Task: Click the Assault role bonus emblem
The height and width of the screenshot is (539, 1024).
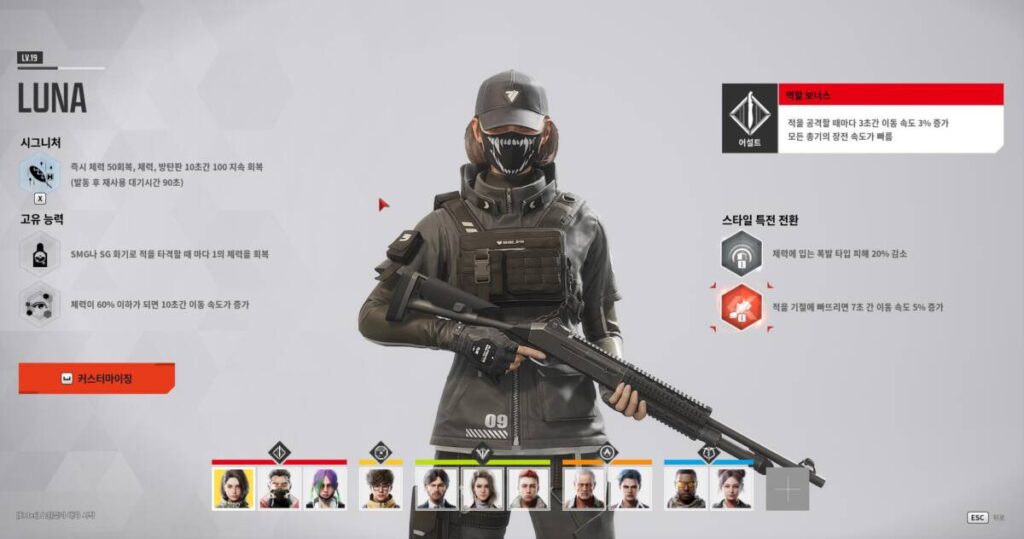Action: click(750, 118)
